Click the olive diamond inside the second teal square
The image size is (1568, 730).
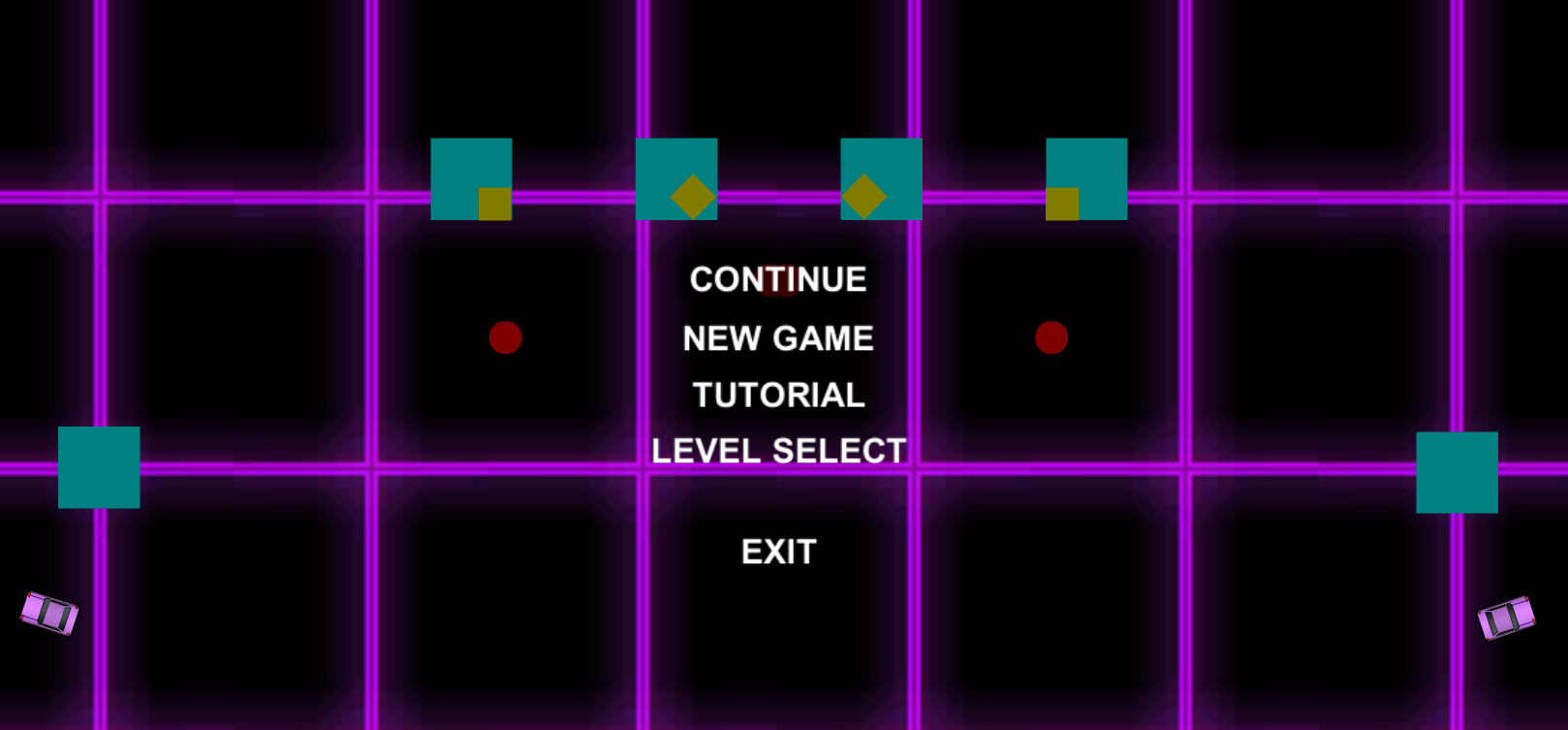692,197
